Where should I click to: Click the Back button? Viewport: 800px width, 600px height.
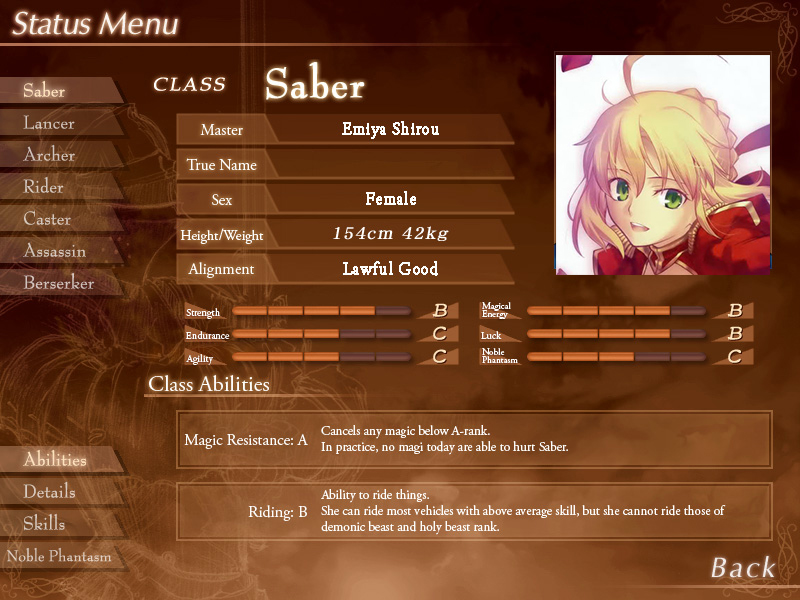743,568
